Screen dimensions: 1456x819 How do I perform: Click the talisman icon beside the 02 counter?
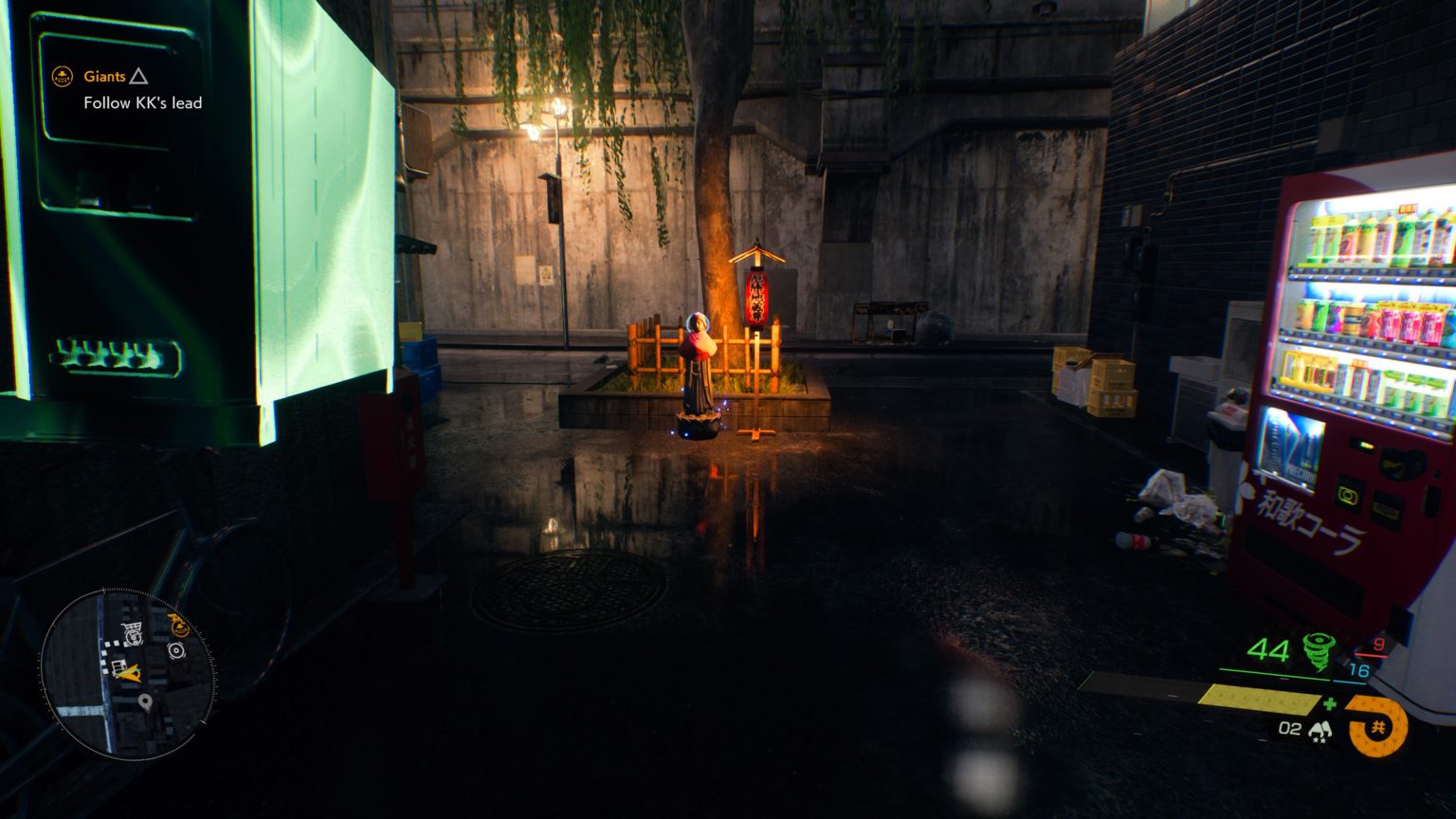(1319, 730)
